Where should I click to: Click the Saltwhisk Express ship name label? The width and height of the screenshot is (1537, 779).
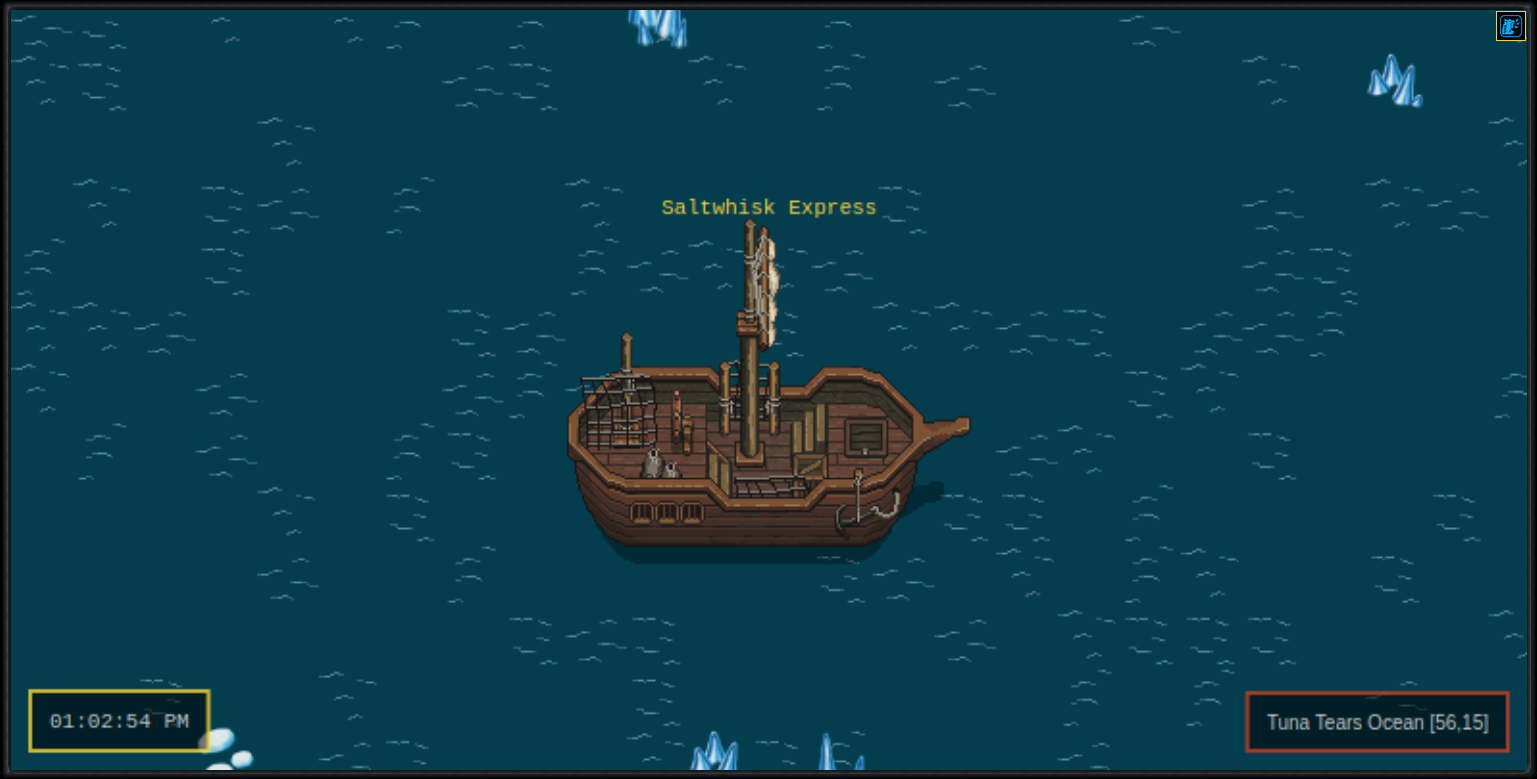[x=768, y=208]
